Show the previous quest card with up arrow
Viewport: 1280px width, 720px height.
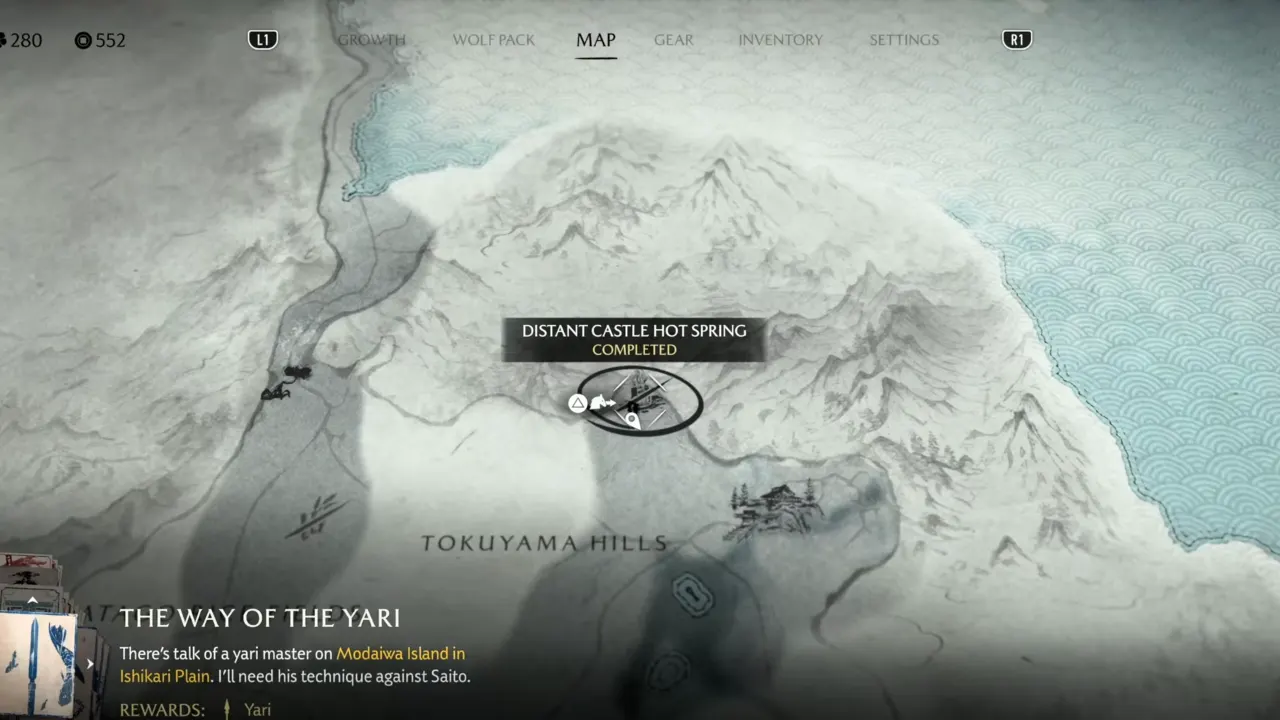click(32, 600)
